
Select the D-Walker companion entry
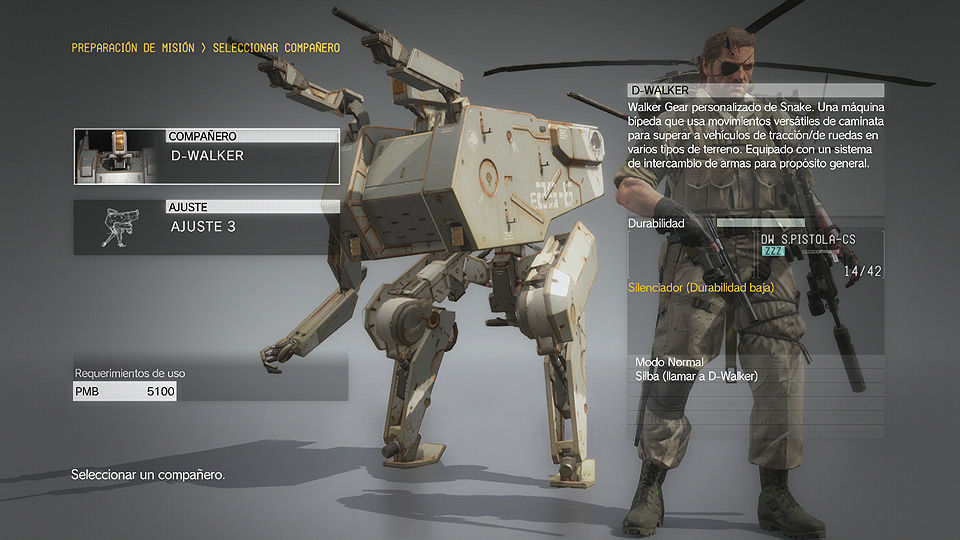[250, 157]
